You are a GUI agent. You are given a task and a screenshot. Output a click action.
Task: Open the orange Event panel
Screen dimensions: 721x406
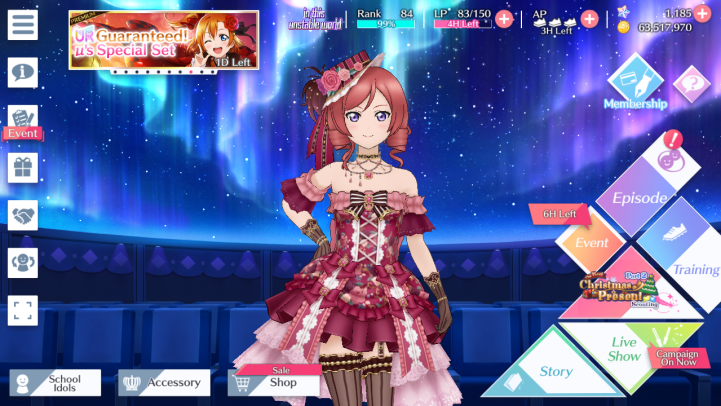(592, 243)
